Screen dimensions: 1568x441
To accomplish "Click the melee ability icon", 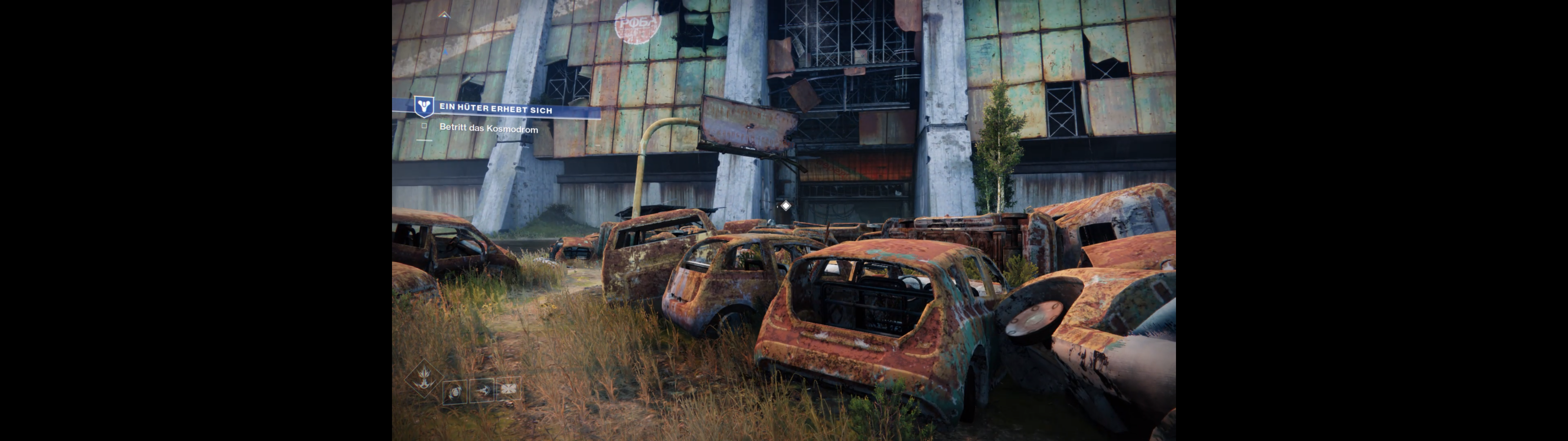I will click(482, 390).
